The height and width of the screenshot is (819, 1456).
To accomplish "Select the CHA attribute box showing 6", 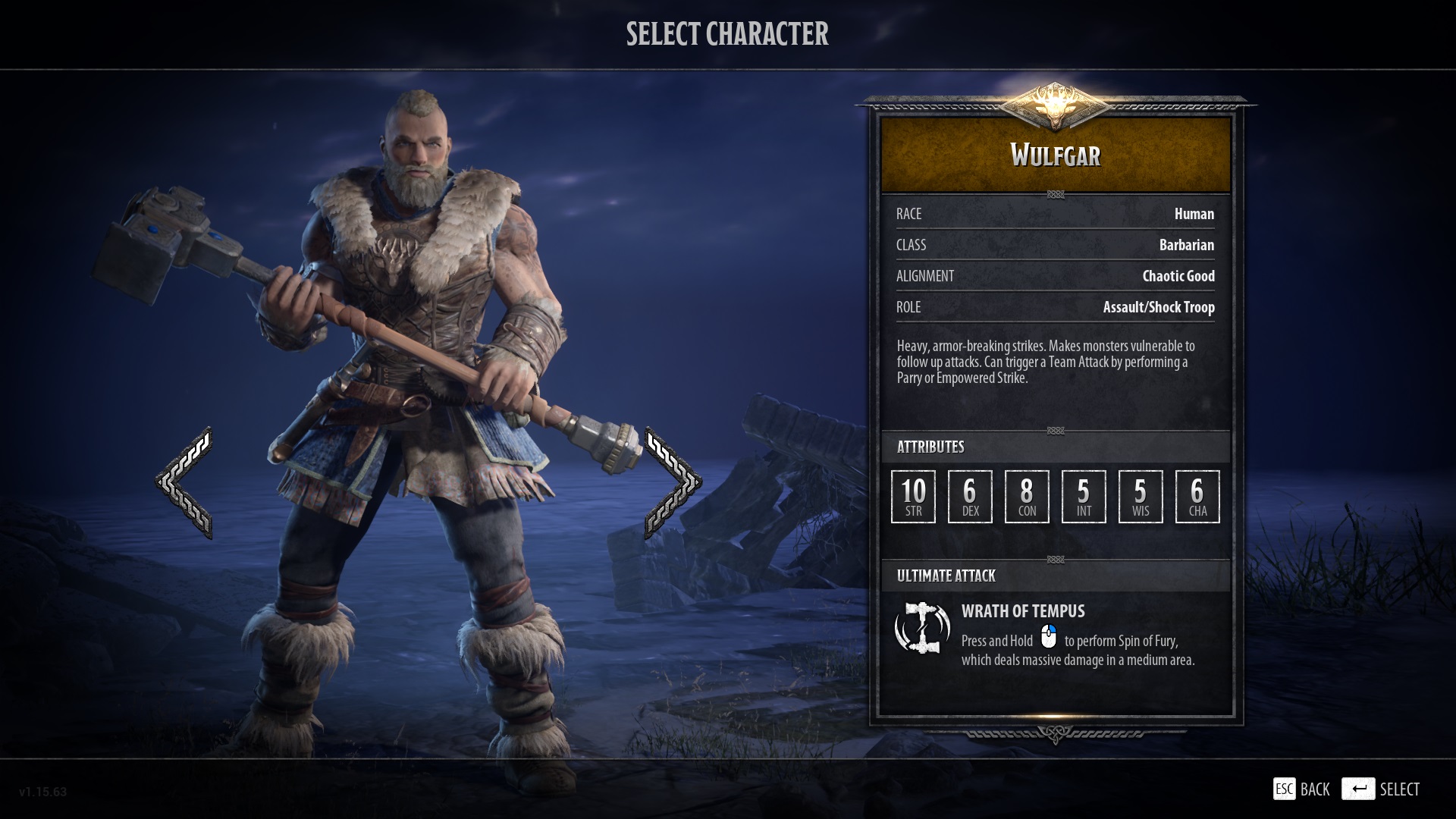I will 1197,497.
